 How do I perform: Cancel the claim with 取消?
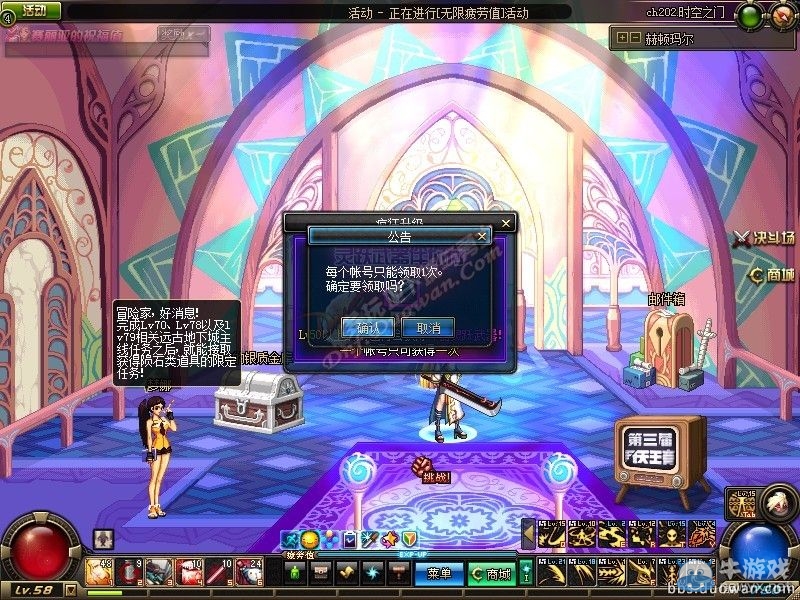pos(428,328)
